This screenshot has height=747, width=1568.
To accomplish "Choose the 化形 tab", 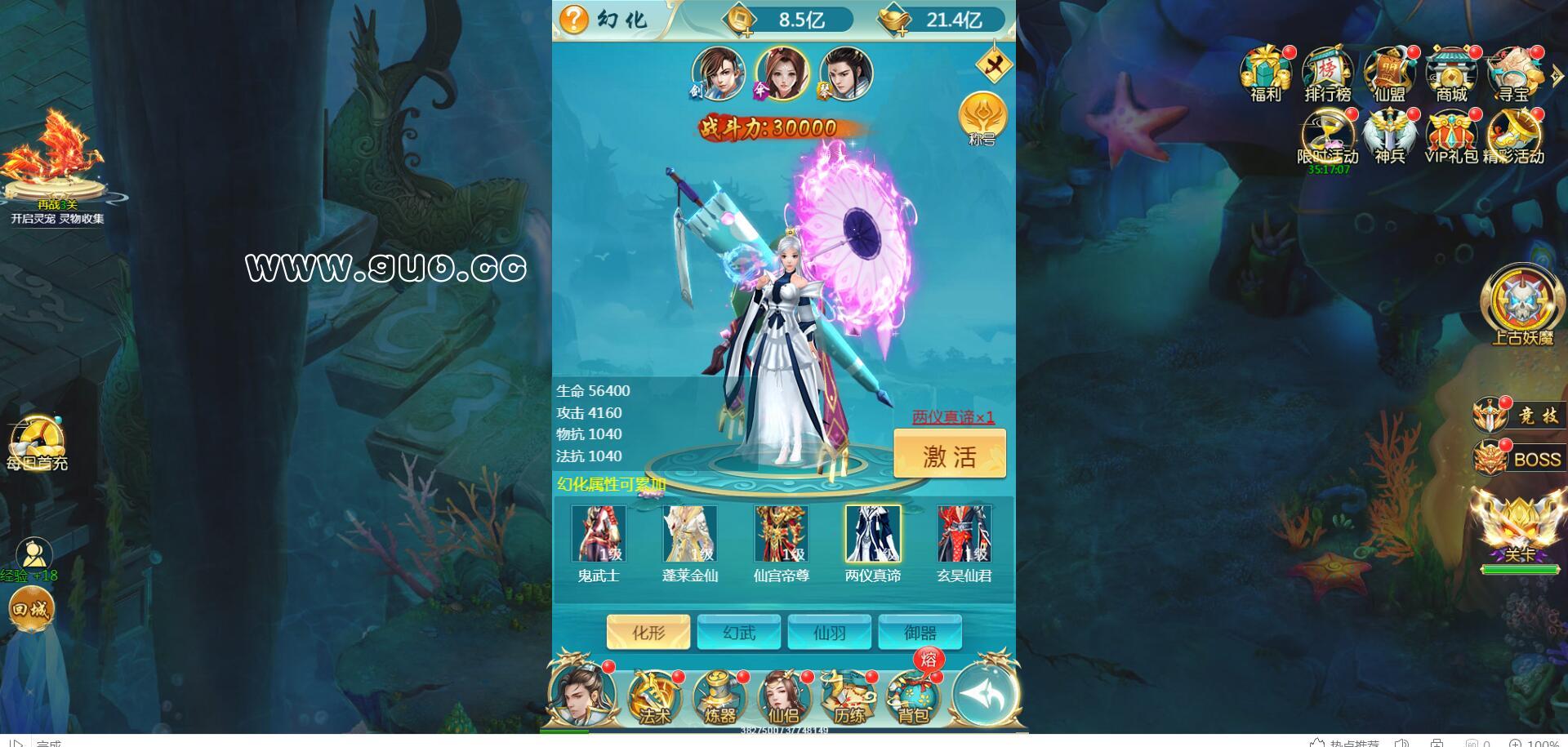I will (x=648, y=633).
